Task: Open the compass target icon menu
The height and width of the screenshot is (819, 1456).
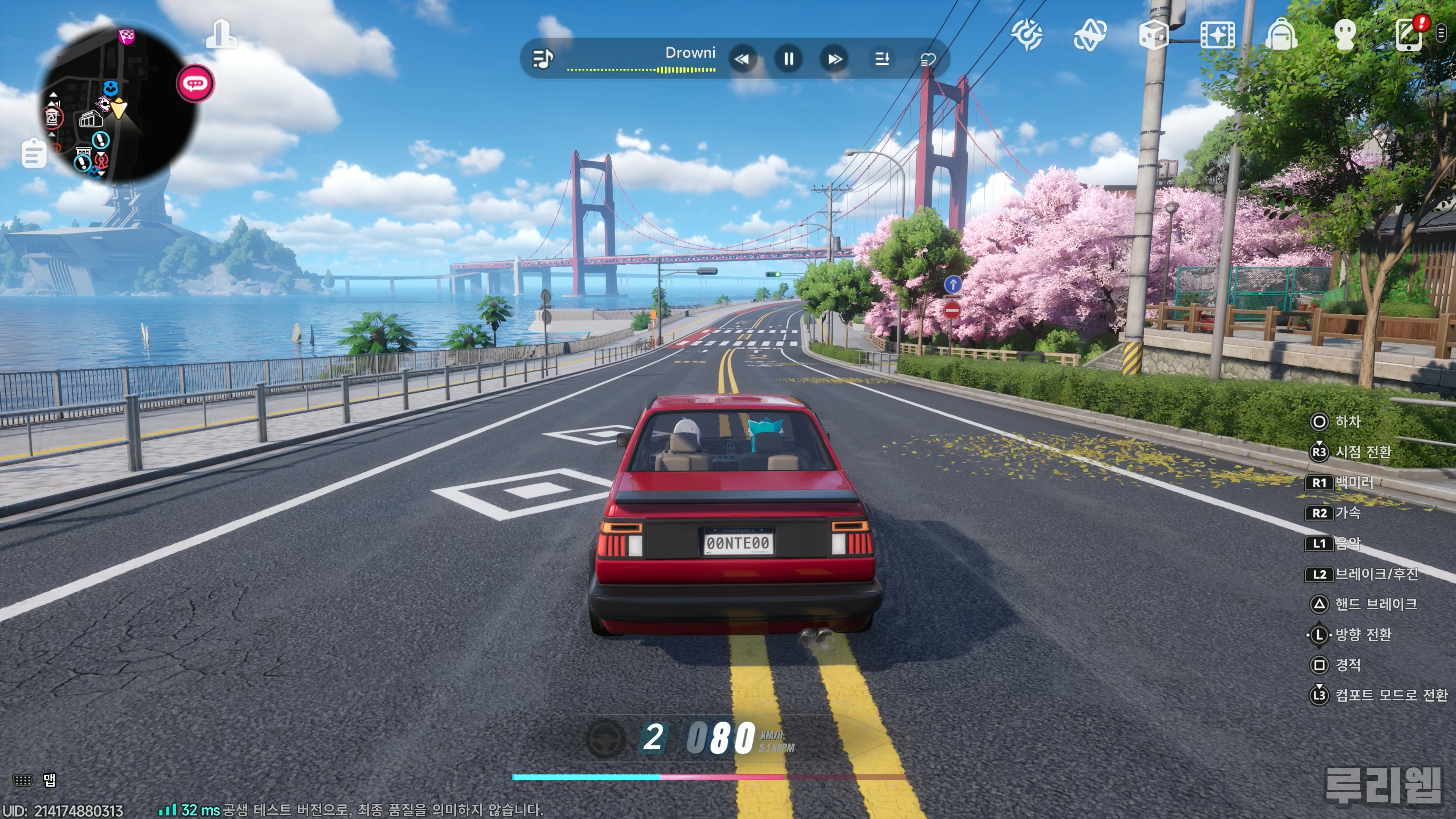Action: point(1027,35)
